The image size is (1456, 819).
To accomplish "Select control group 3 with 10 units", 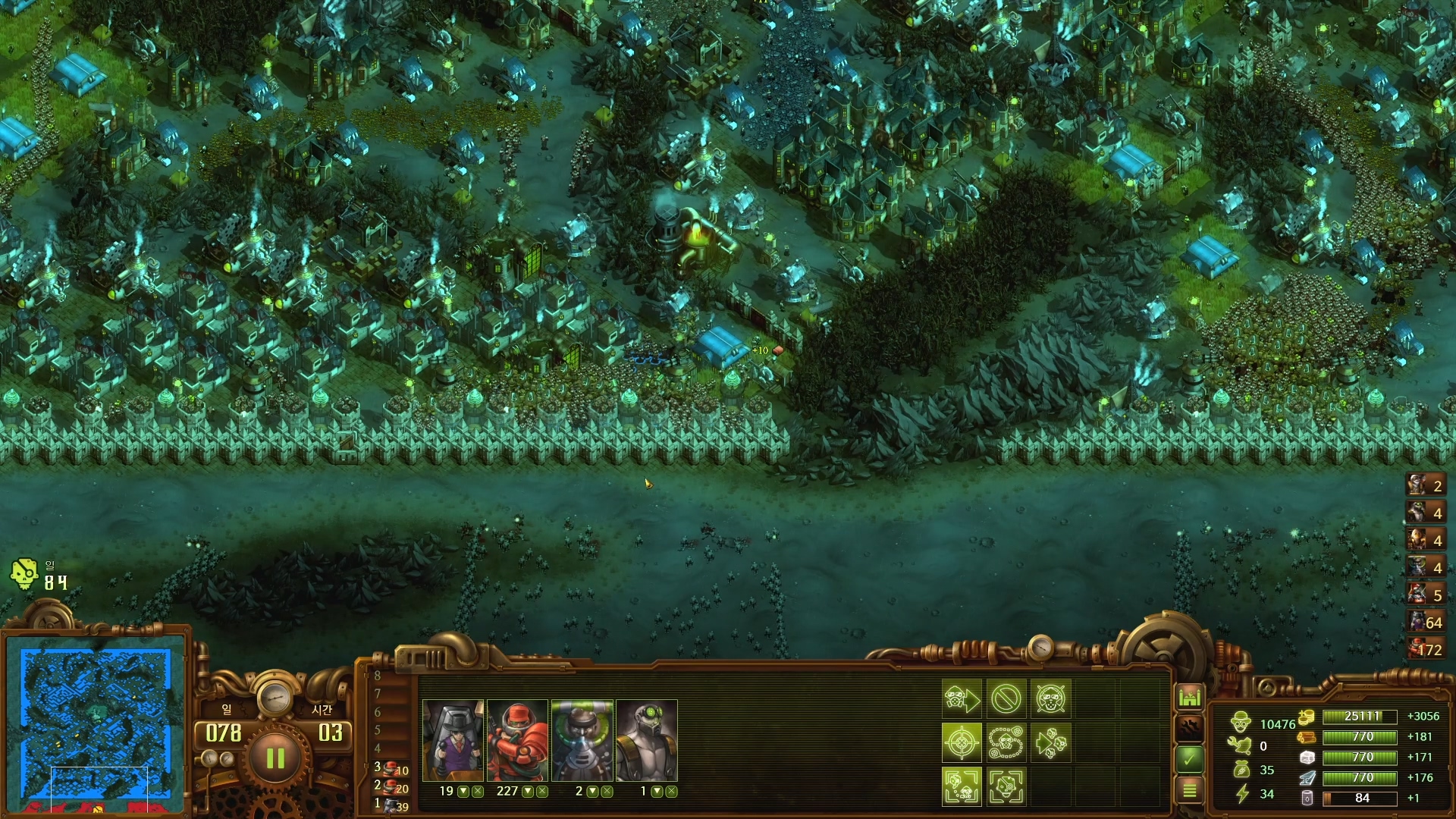I will tap(391, 768).
